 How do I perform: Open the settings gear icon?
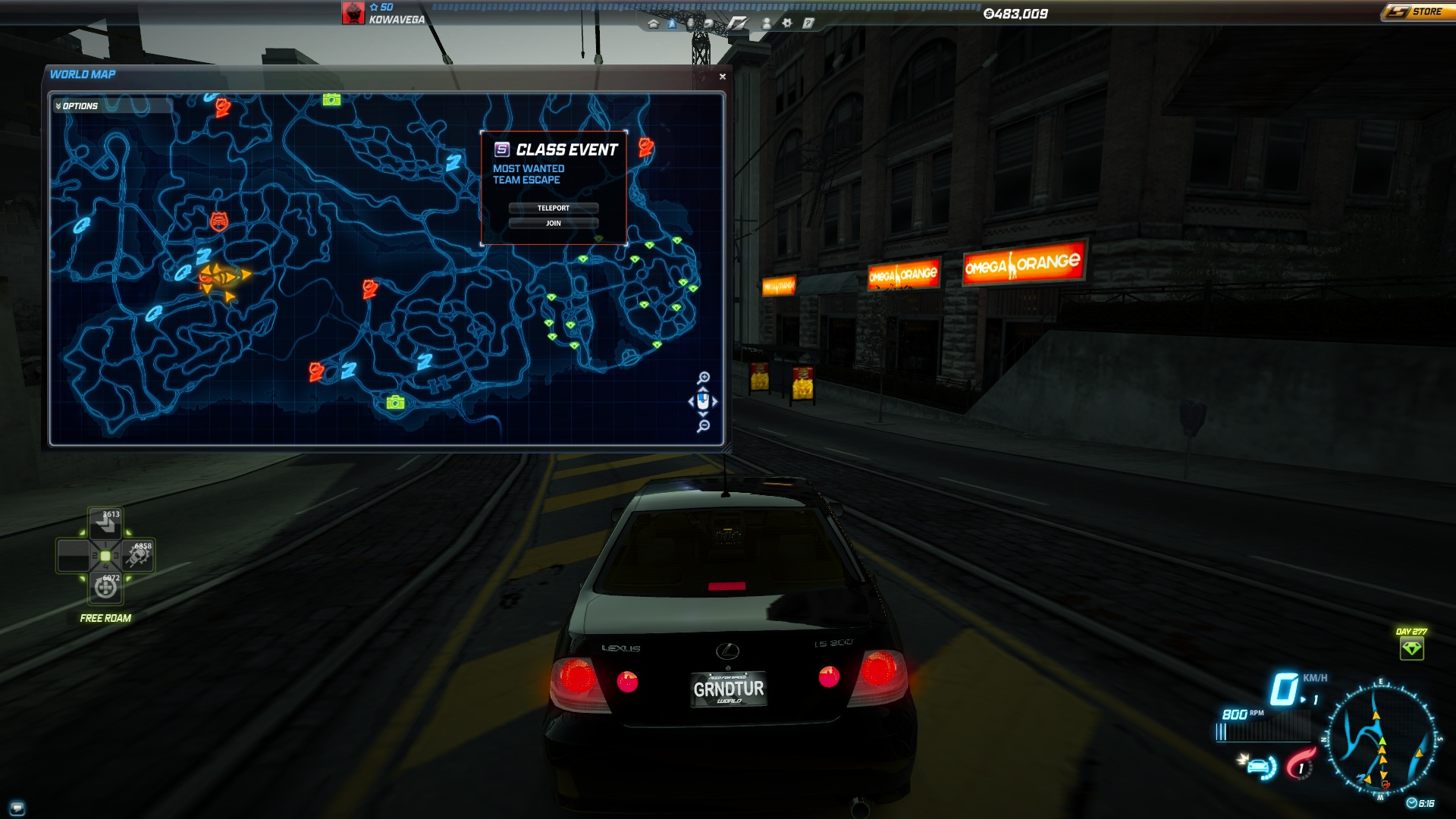click(787, 24)
